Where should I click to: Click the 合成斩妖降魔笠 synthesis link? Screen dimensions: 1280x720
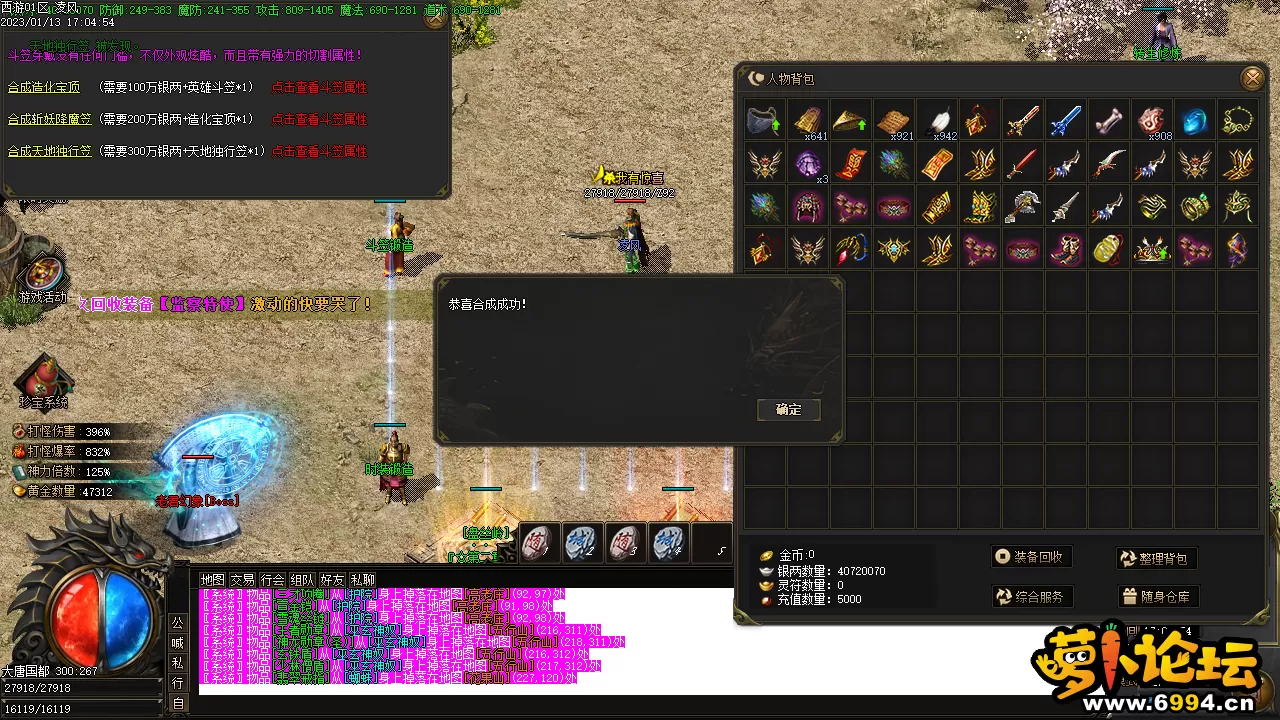[x=49, y=120]
